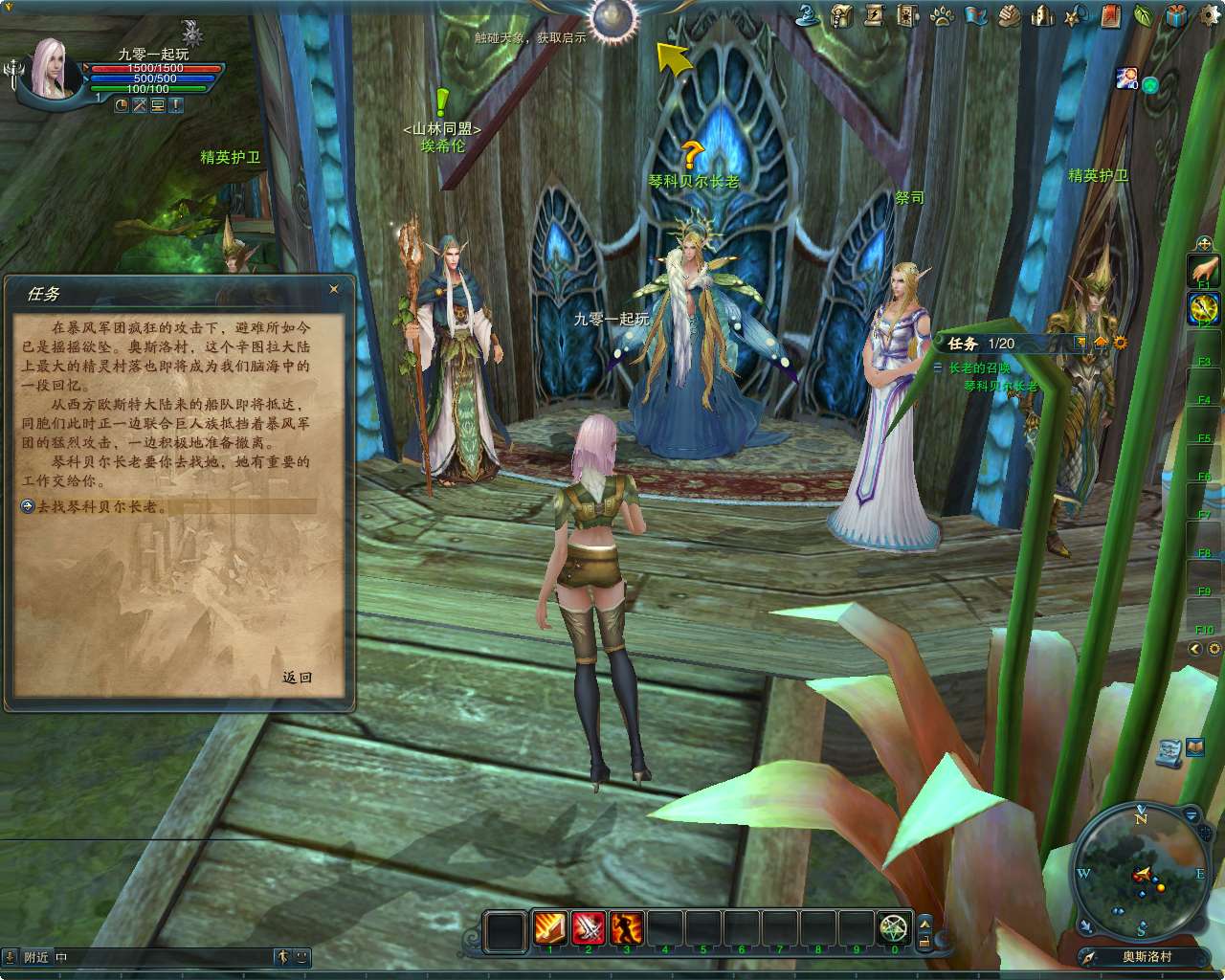Viewport: 1225px width, 980px height.
Task: Click the pentagram icon in slot 0
Action: [893, 926]
